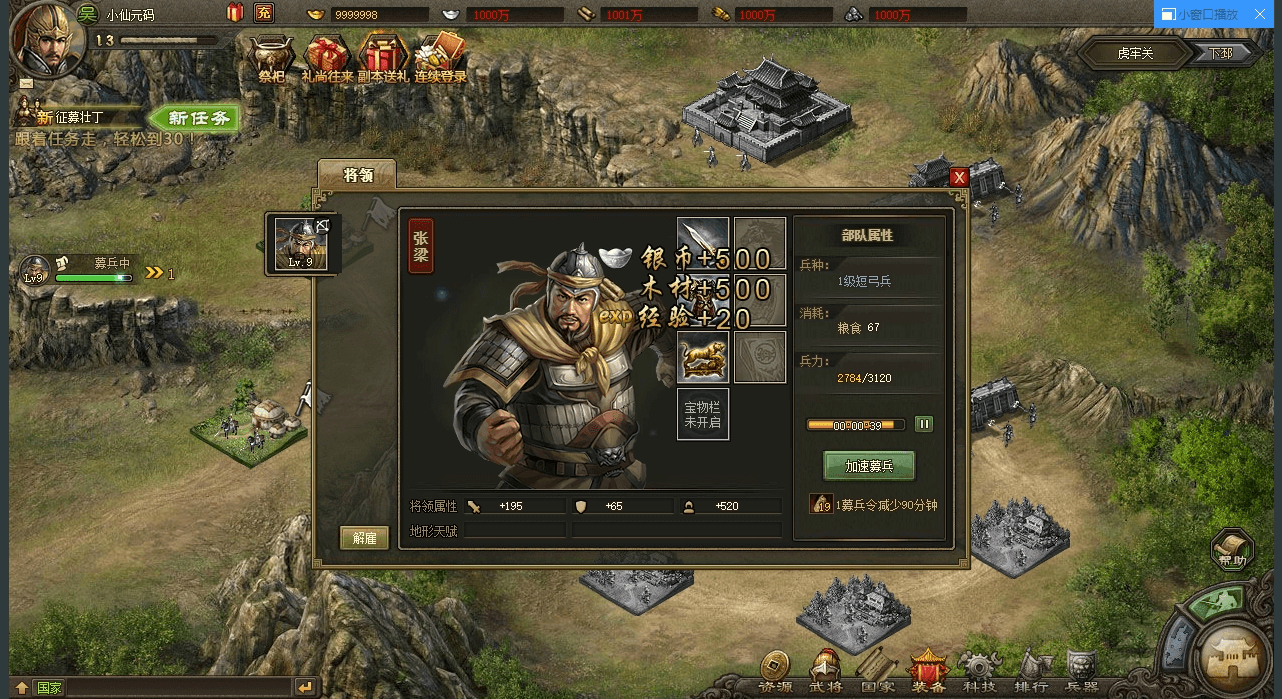Open the 礼尚往来 gift exchange icon

(x=326, y=57)
